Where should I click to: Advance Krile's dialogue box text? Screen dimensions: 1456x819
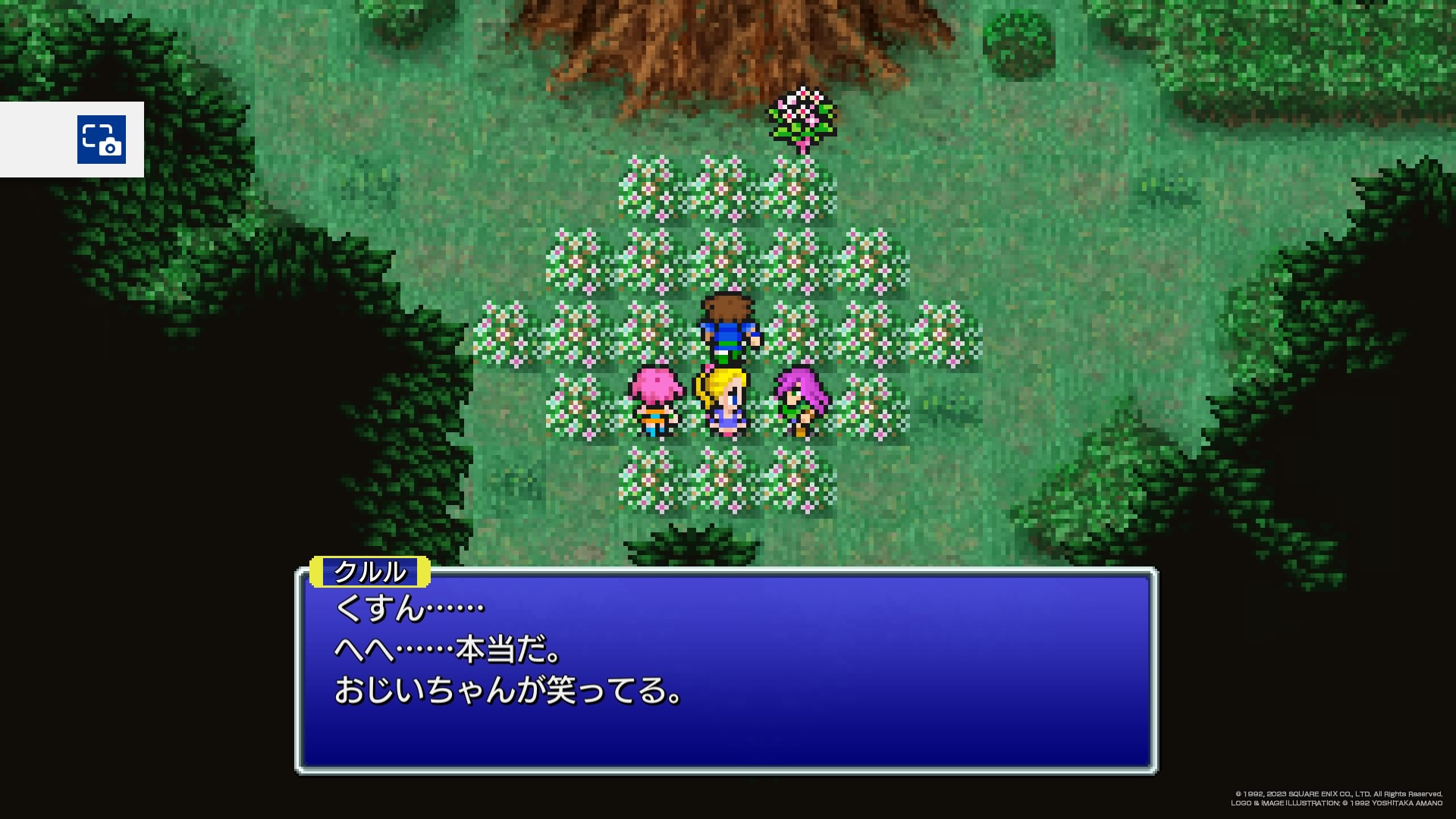(726, 670)
